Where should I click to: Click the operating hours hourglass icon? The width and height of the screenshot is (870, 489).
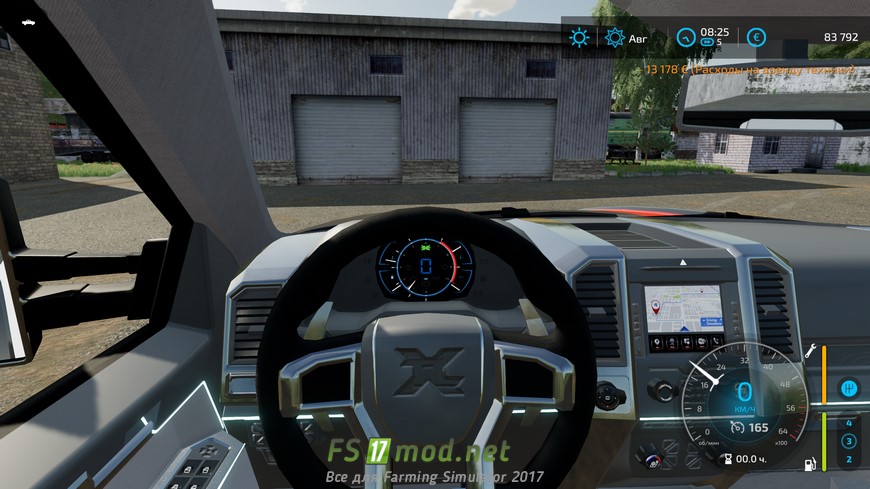click(x=726, y=459)
